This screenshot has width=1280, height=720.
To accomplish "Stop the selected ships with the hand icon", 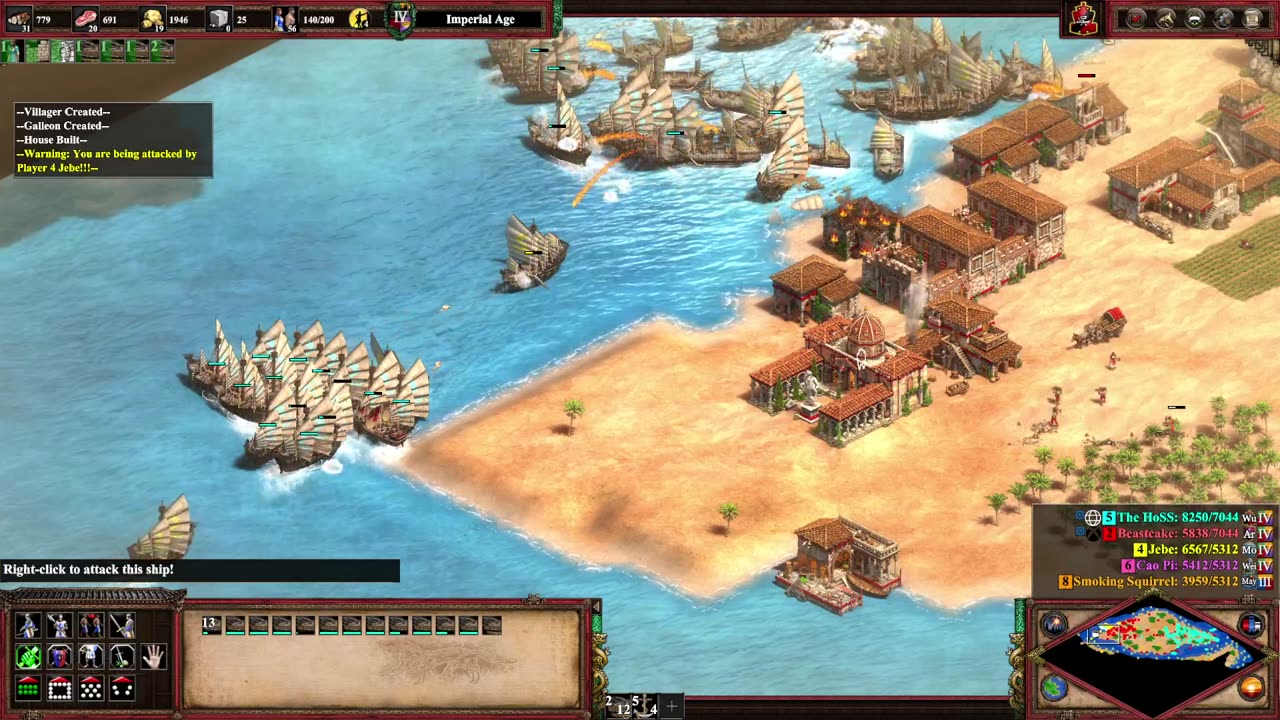I will (153, 657).
